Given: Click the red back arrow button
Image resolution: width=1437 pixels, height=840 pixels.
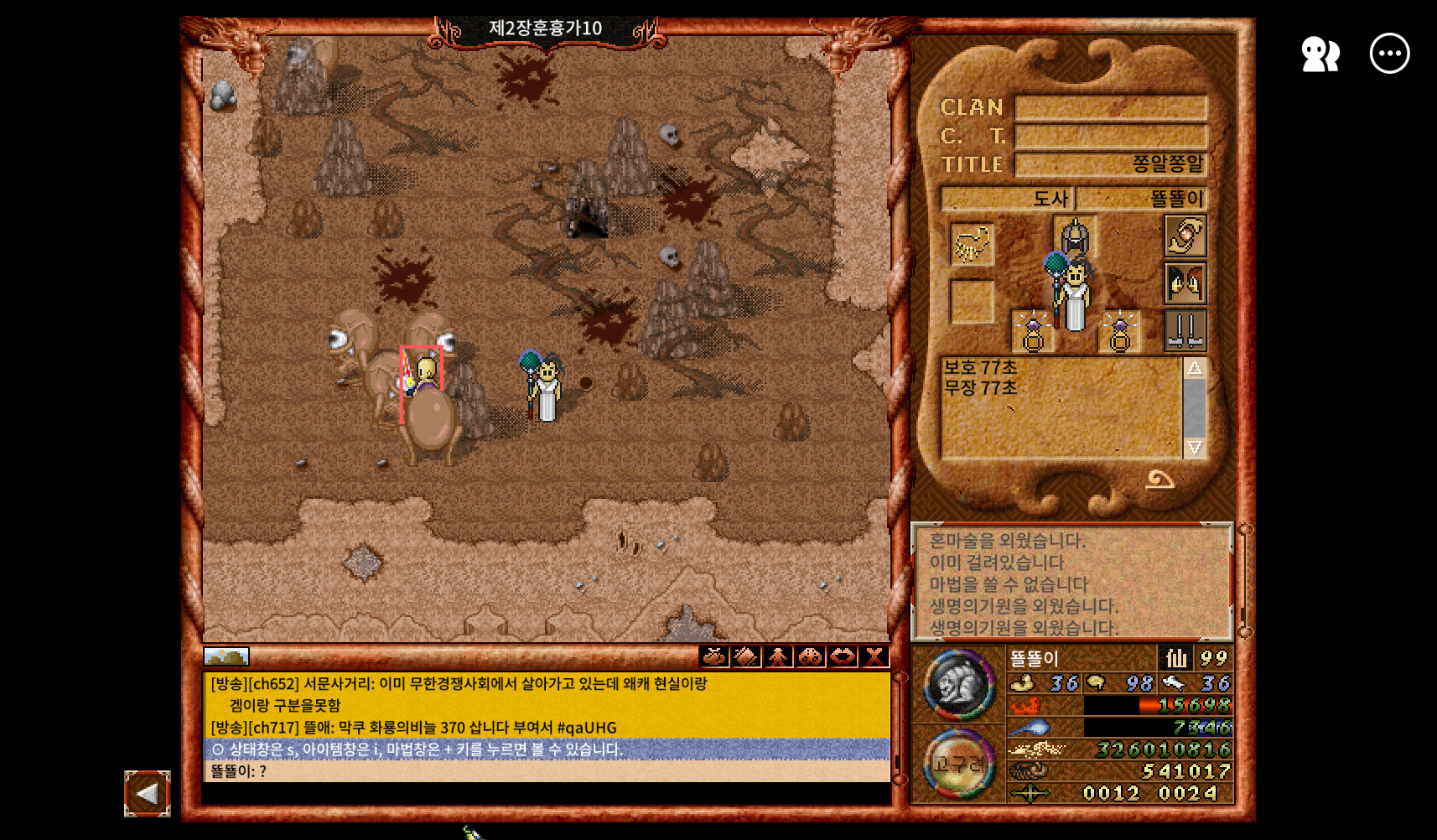Looking at the screenshot, I should (148, 793).
